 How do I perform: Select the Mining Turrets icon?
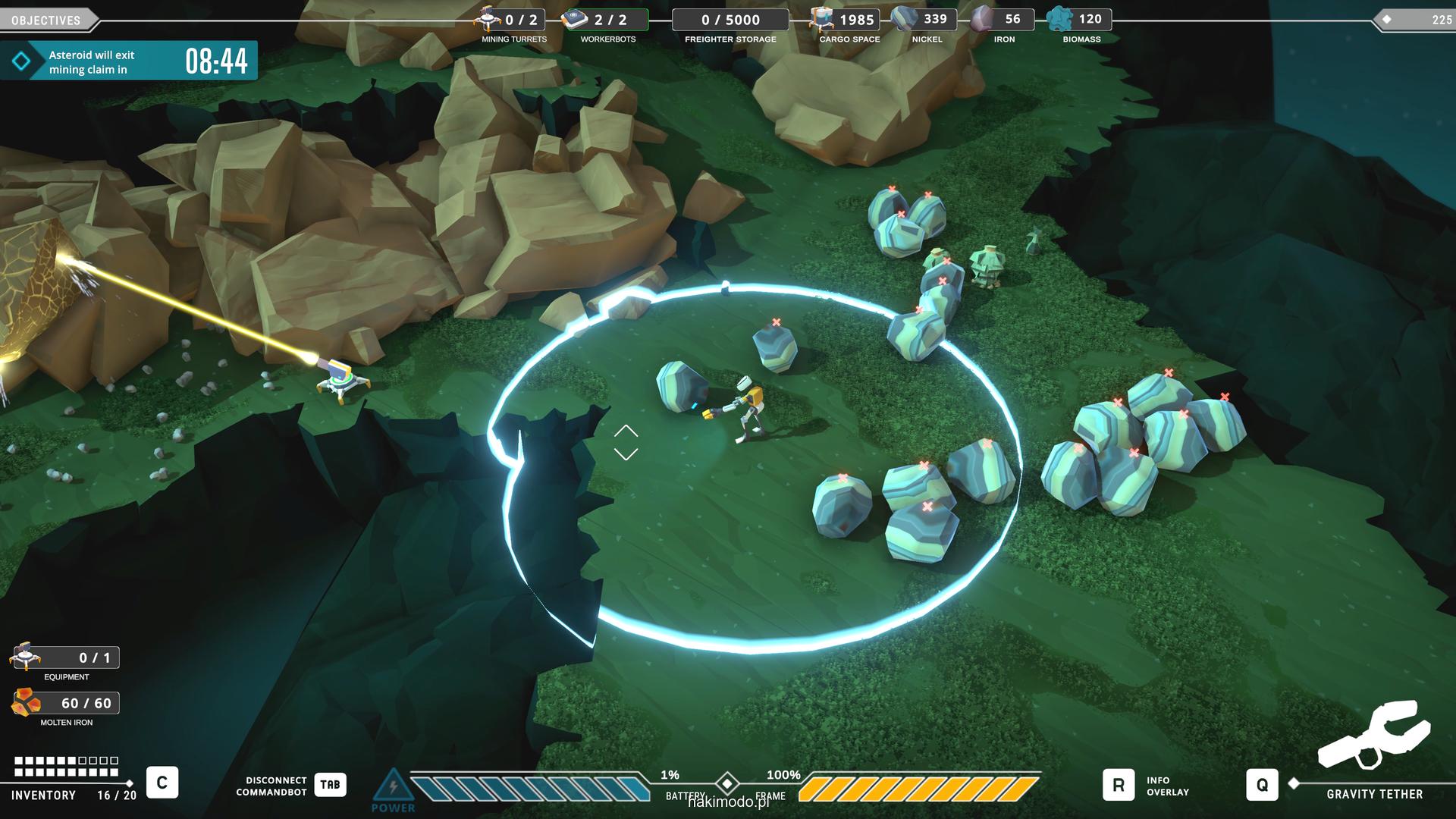click(x=488, y=18)
